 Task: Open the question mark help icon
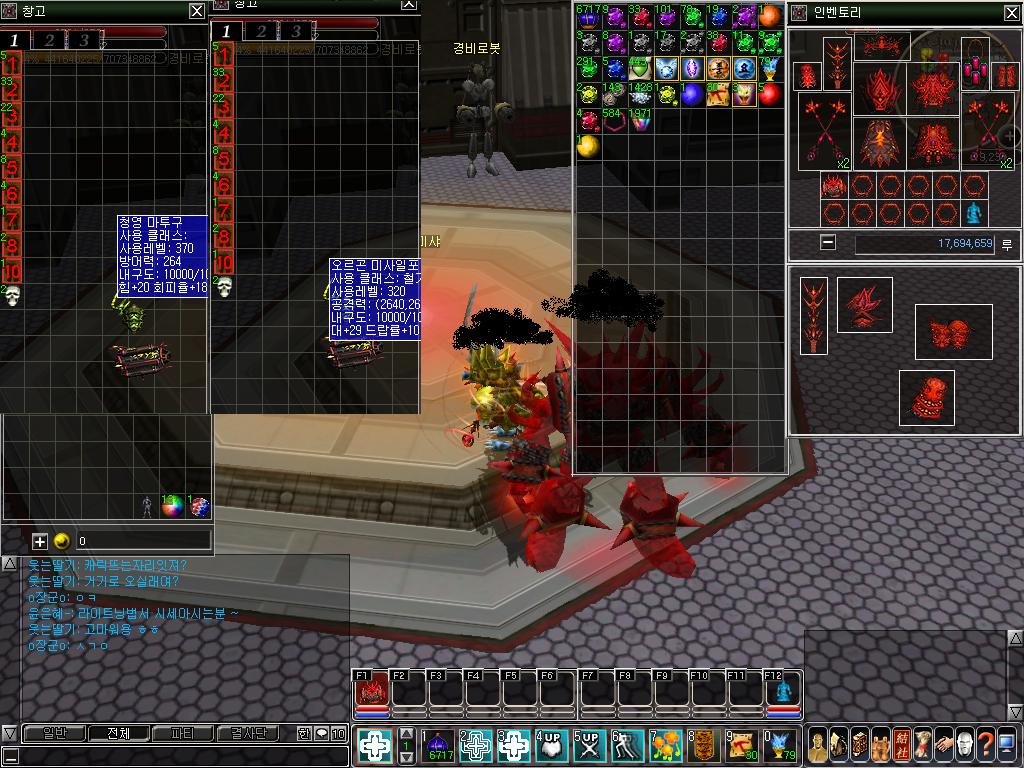986,744
